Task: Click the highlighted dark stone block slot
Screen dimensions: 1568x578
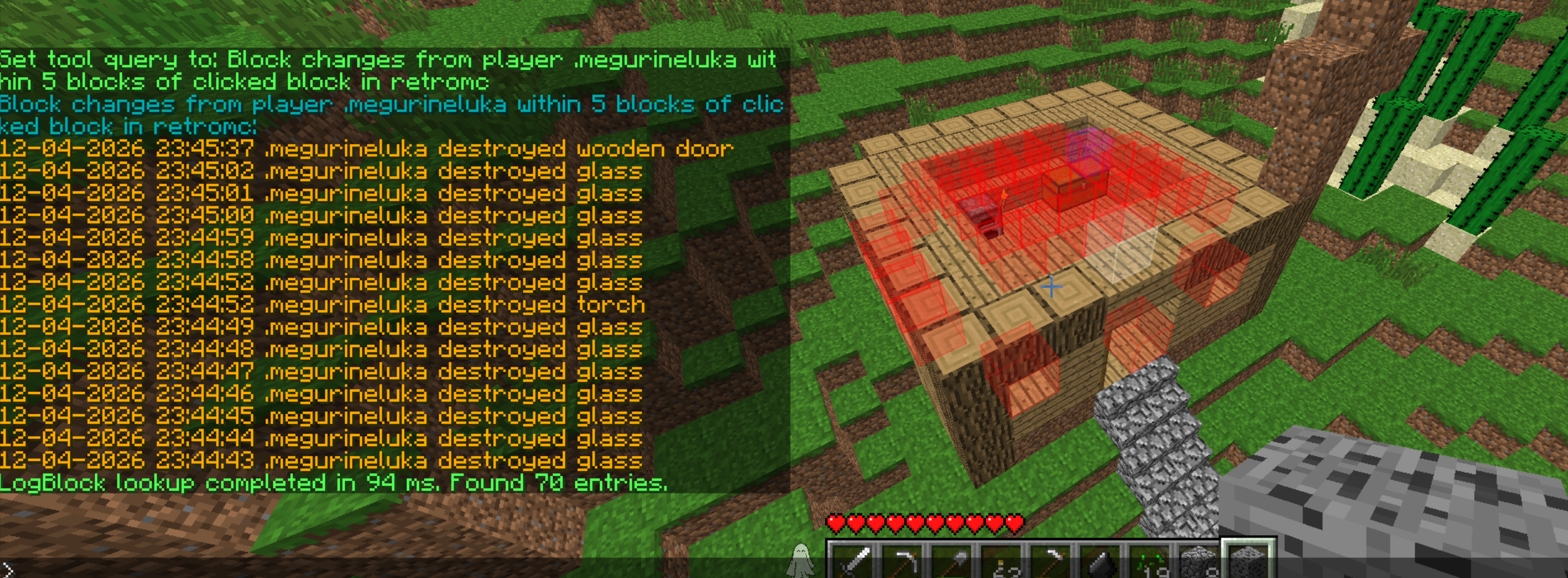Action: click(x=1249, y=562)
